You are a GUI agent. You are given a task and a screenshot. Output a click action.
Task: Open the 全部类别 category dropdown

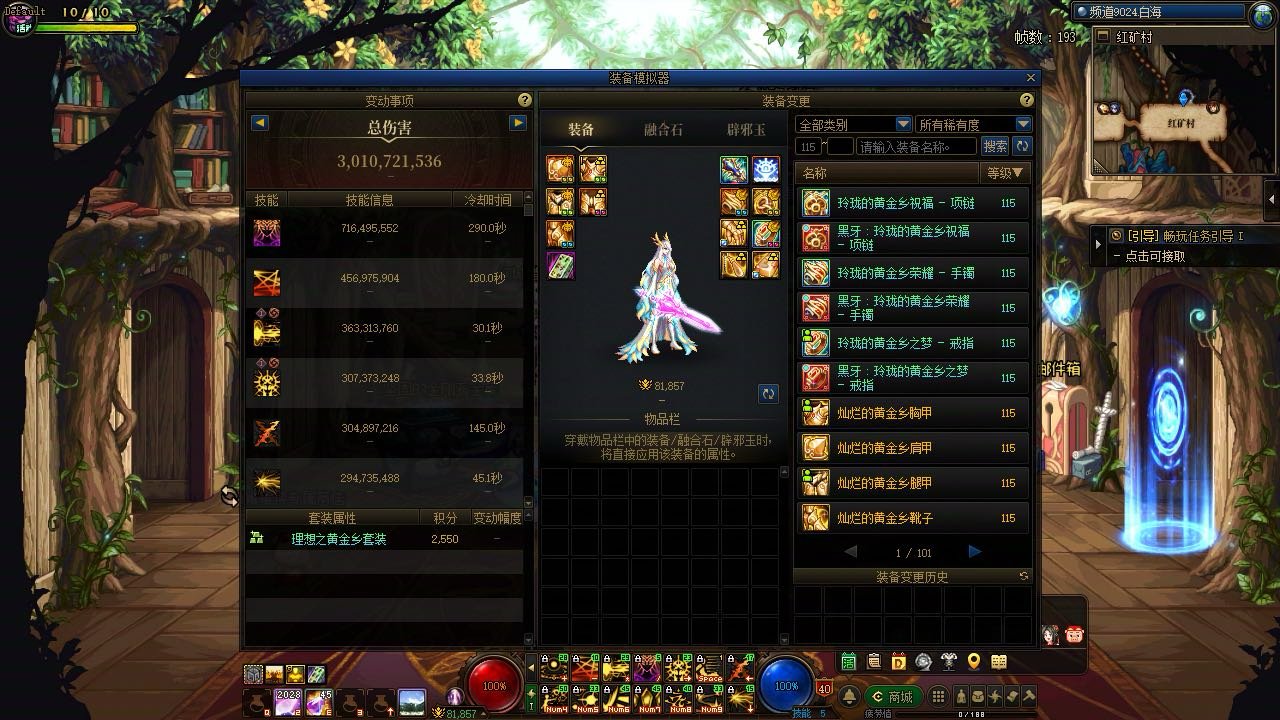850,123
